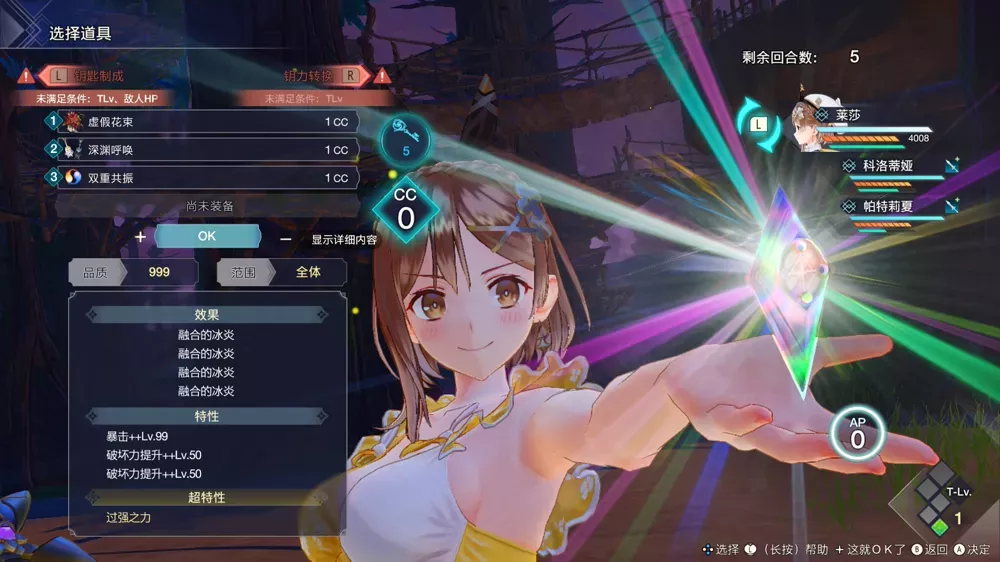The width and height of the screenshot is (1000, 562).
Task: Pick the 双重共振 item entry
Action: pos(205,178)
